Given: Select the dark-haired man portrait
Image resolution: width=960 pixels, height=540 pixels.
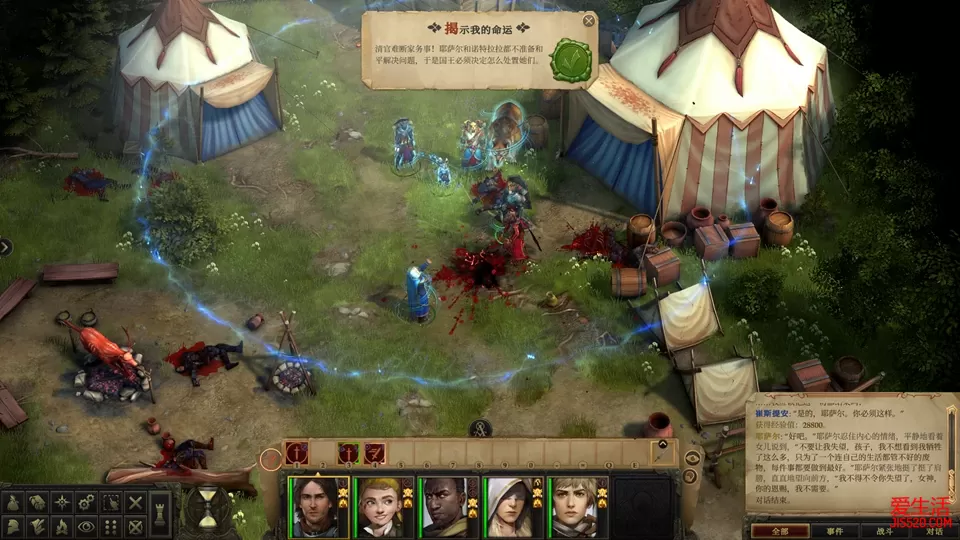Looking at the screenshot, I should [x=319, y=507].
